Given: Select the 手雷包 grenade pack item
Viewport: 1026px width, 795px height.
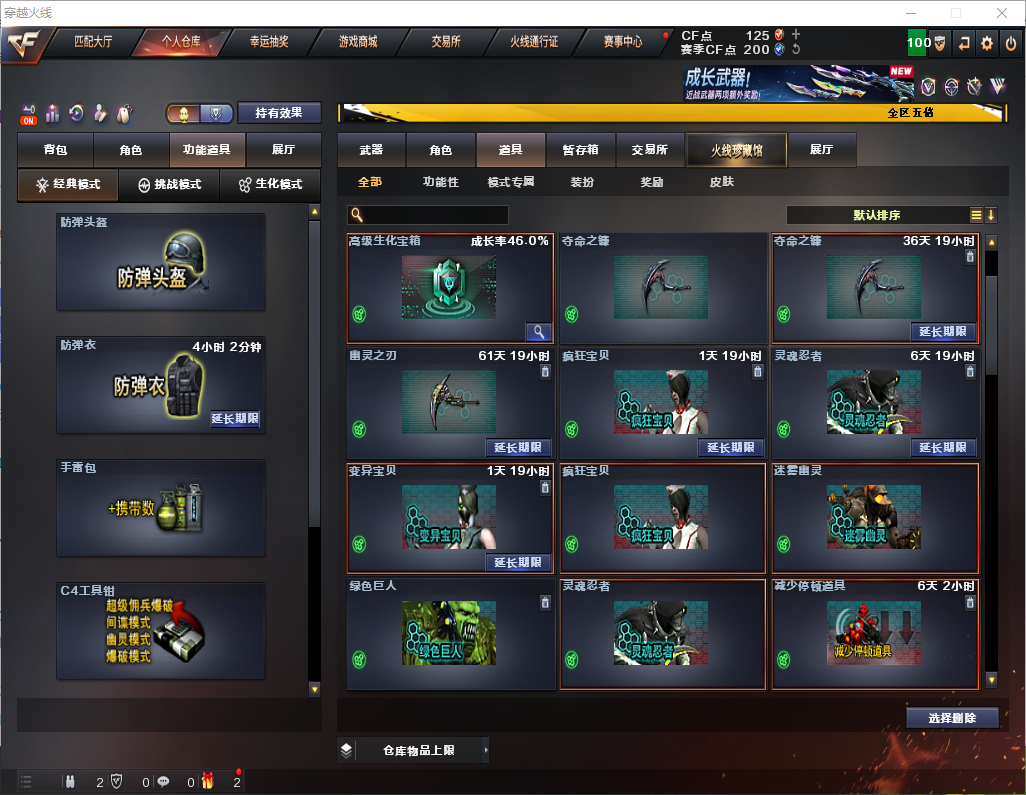Looking at the screenshot, I should point(161,507).
